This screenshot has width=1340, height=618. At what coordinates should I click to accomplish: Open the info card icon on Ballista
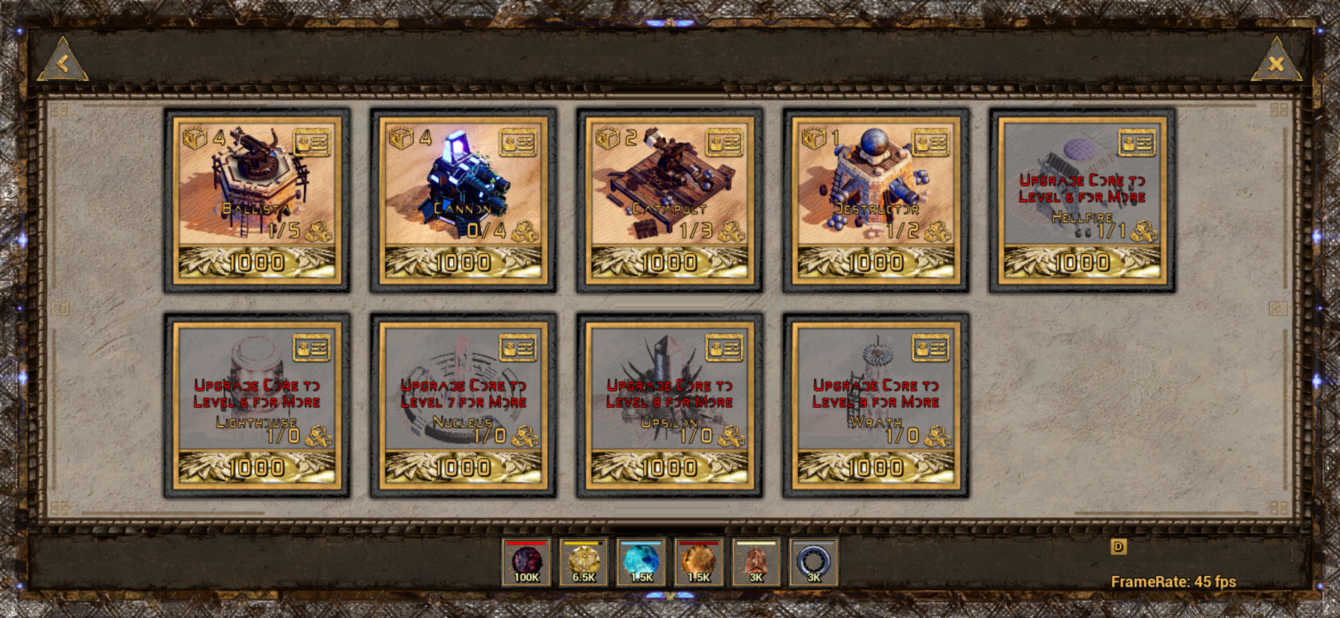click(x=312, y=142)
